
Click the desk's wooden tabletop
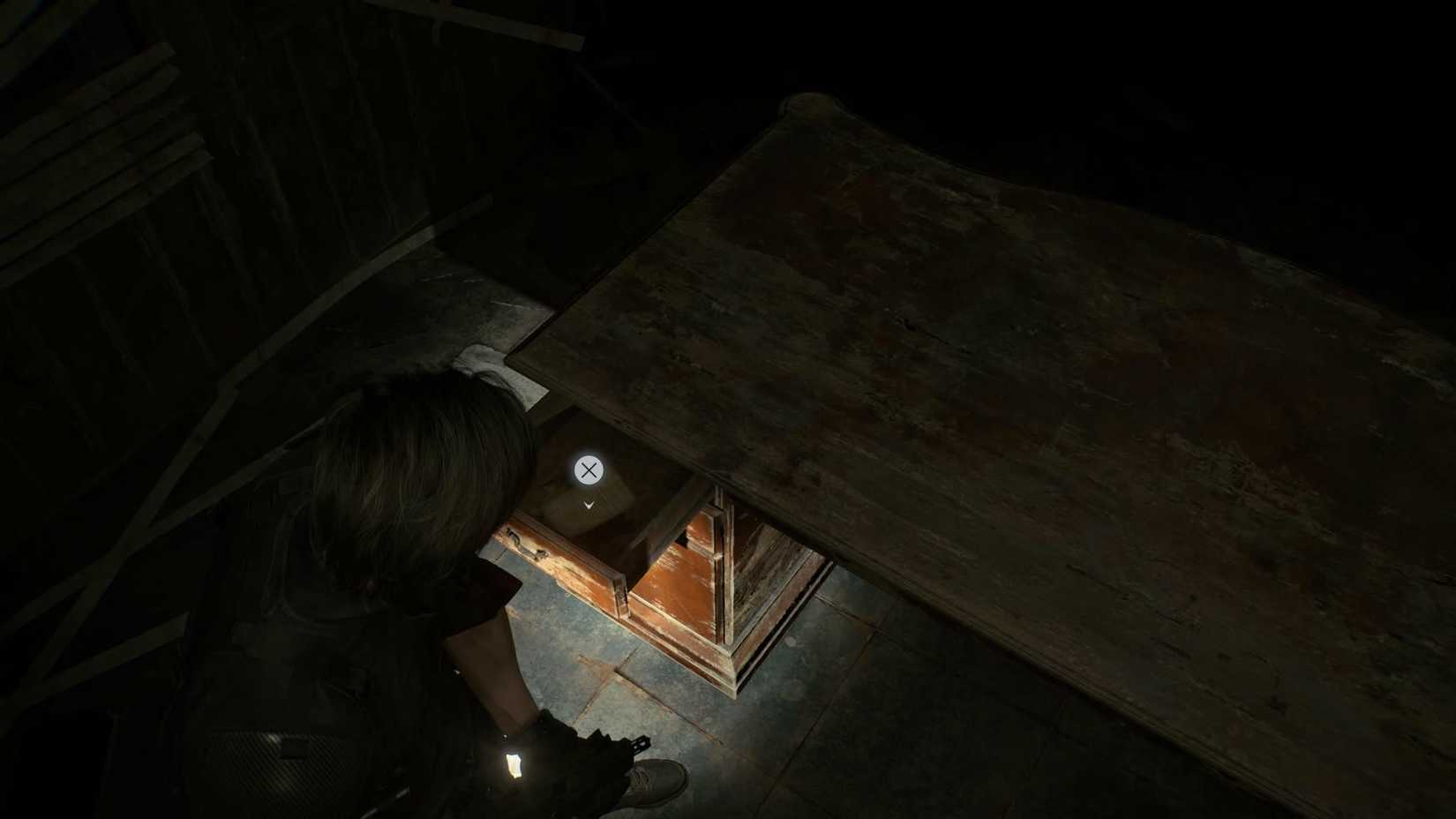[971, 353]
